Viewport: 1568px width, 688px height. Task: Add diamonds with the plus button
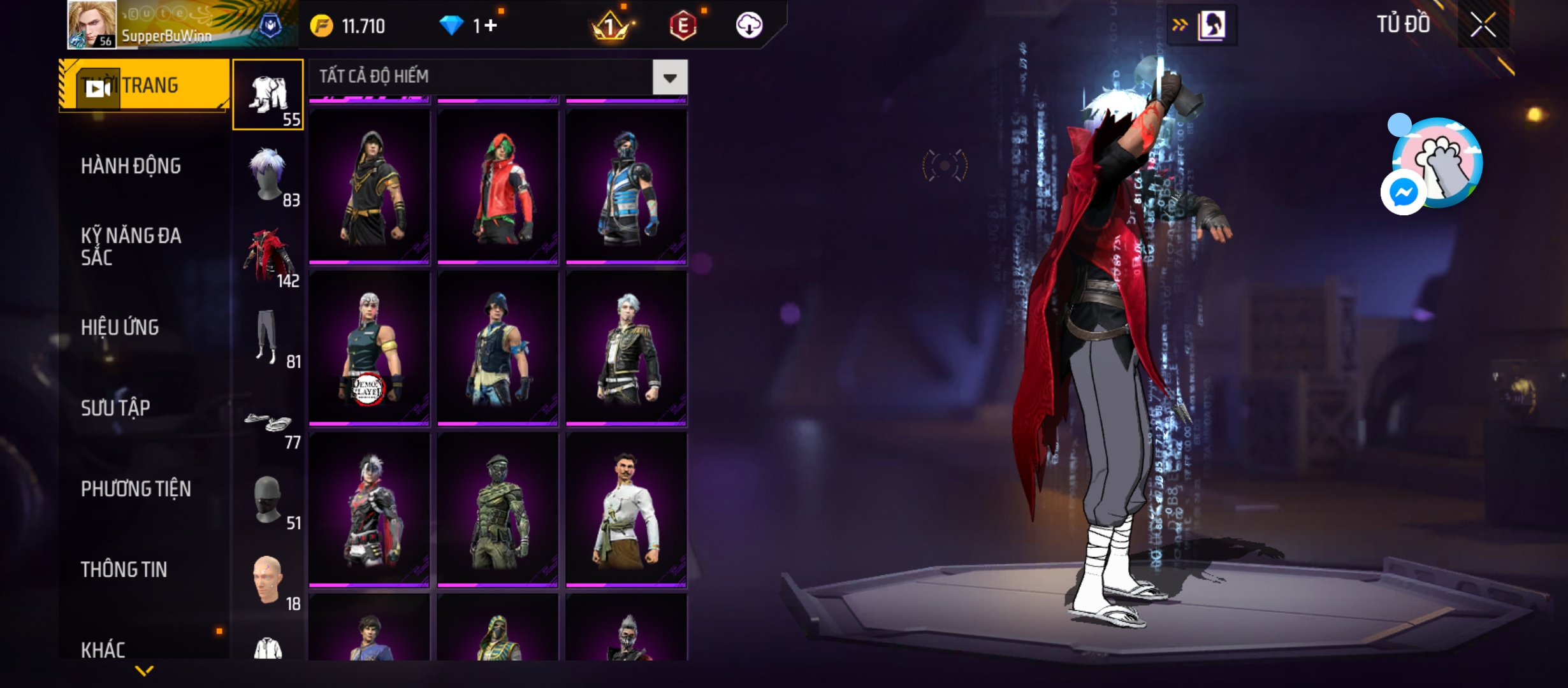(491, 26)
